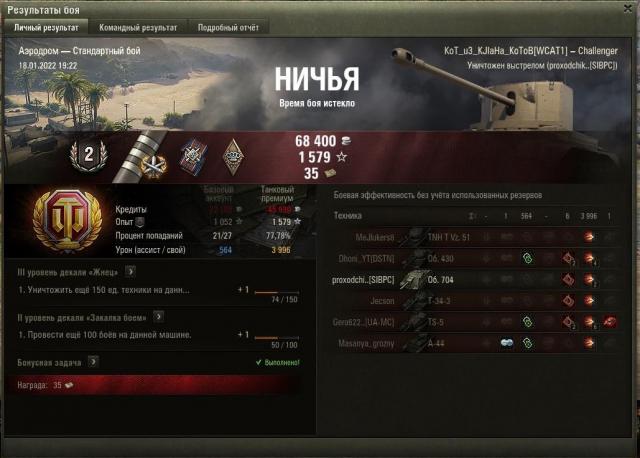Open the Подробный отчёт tab
The image size is (640, 458).
(227, 27)
